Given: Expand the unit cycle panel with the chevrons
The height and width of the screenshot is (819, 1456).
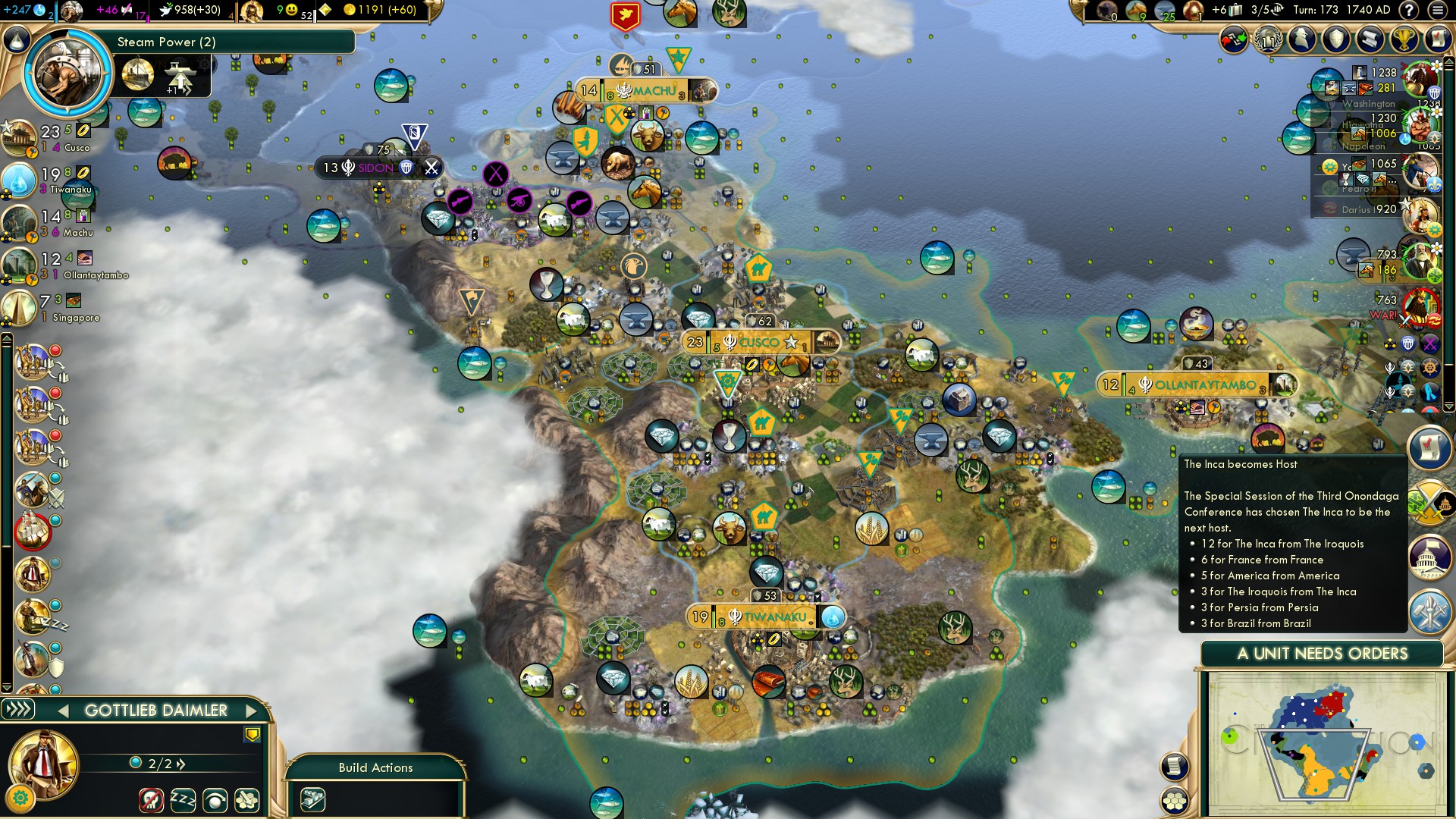Looking at the screenshot, I should tap(20, 711).
